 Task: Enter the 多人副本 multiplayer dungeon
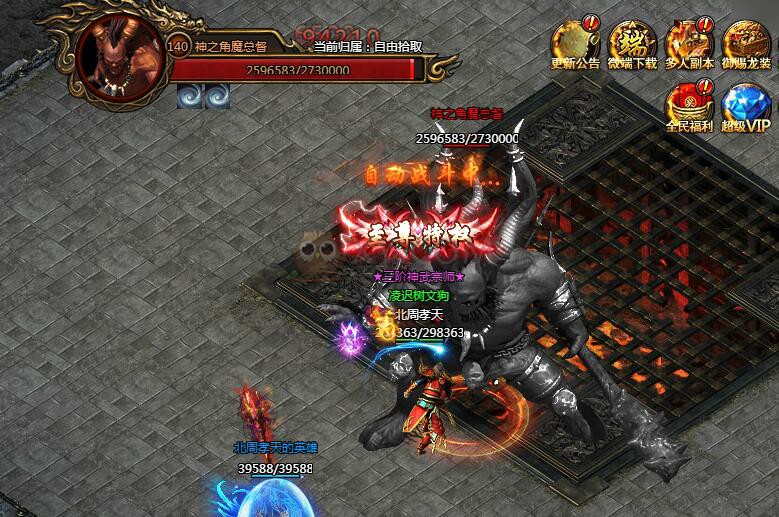pyautogui.click(x=689, y=44)
